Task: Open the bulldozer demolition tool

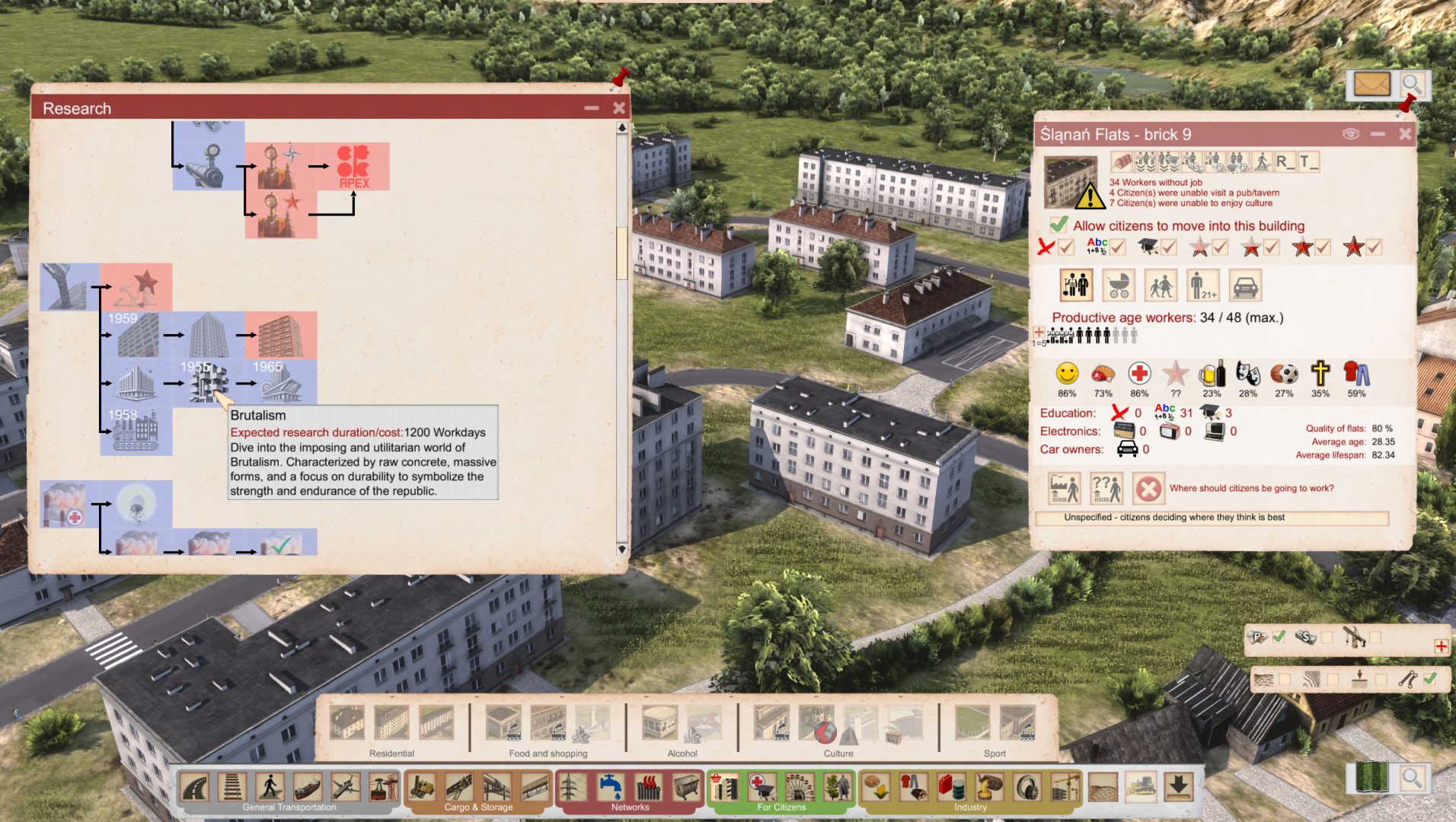Action: [x=1141, y=786]
